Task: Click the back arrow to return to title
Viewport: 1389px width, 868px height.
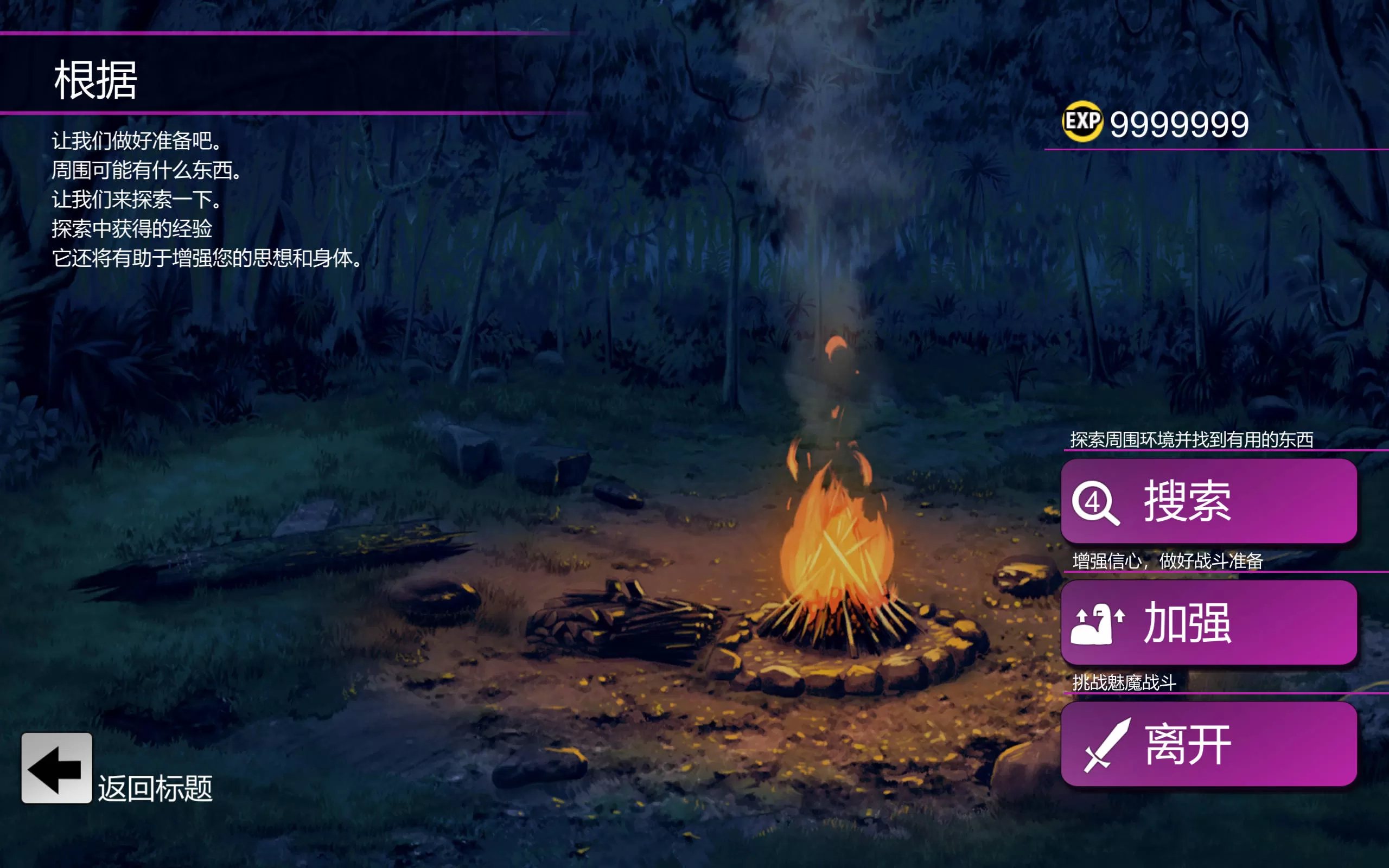Action: [57, 768]
